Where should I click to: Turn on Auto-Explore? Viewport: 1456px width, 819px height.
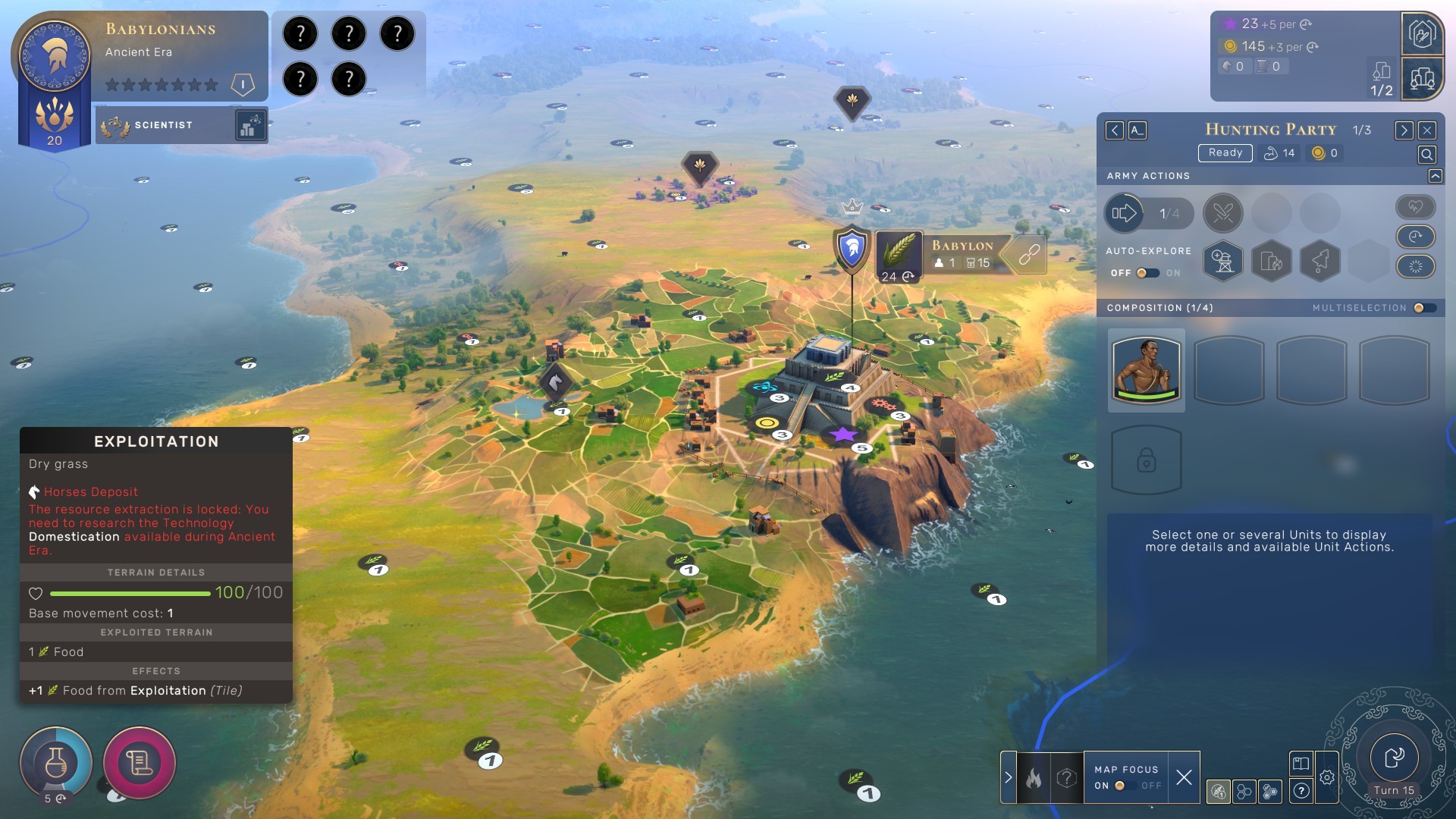[x=1147, y=273]
